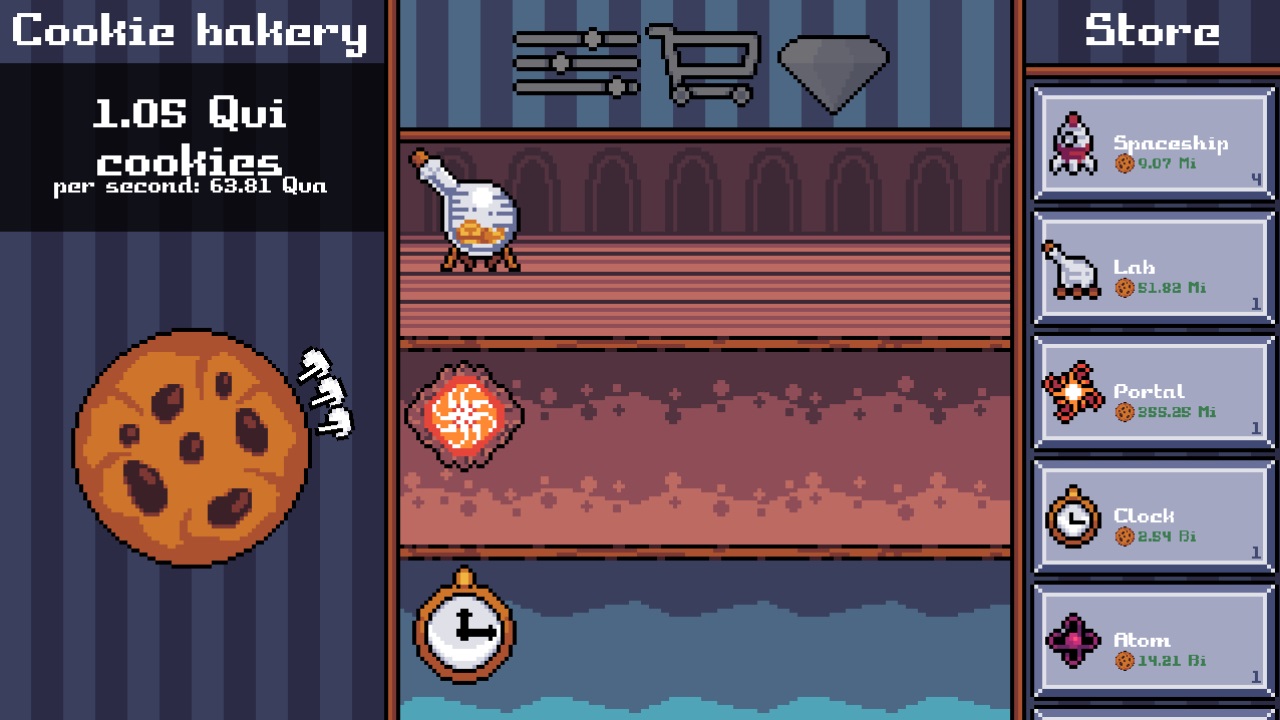This screenshot has height=720, width=1280.
Task: Buy a Portal from the store
Action: (x=1152, y=390)
